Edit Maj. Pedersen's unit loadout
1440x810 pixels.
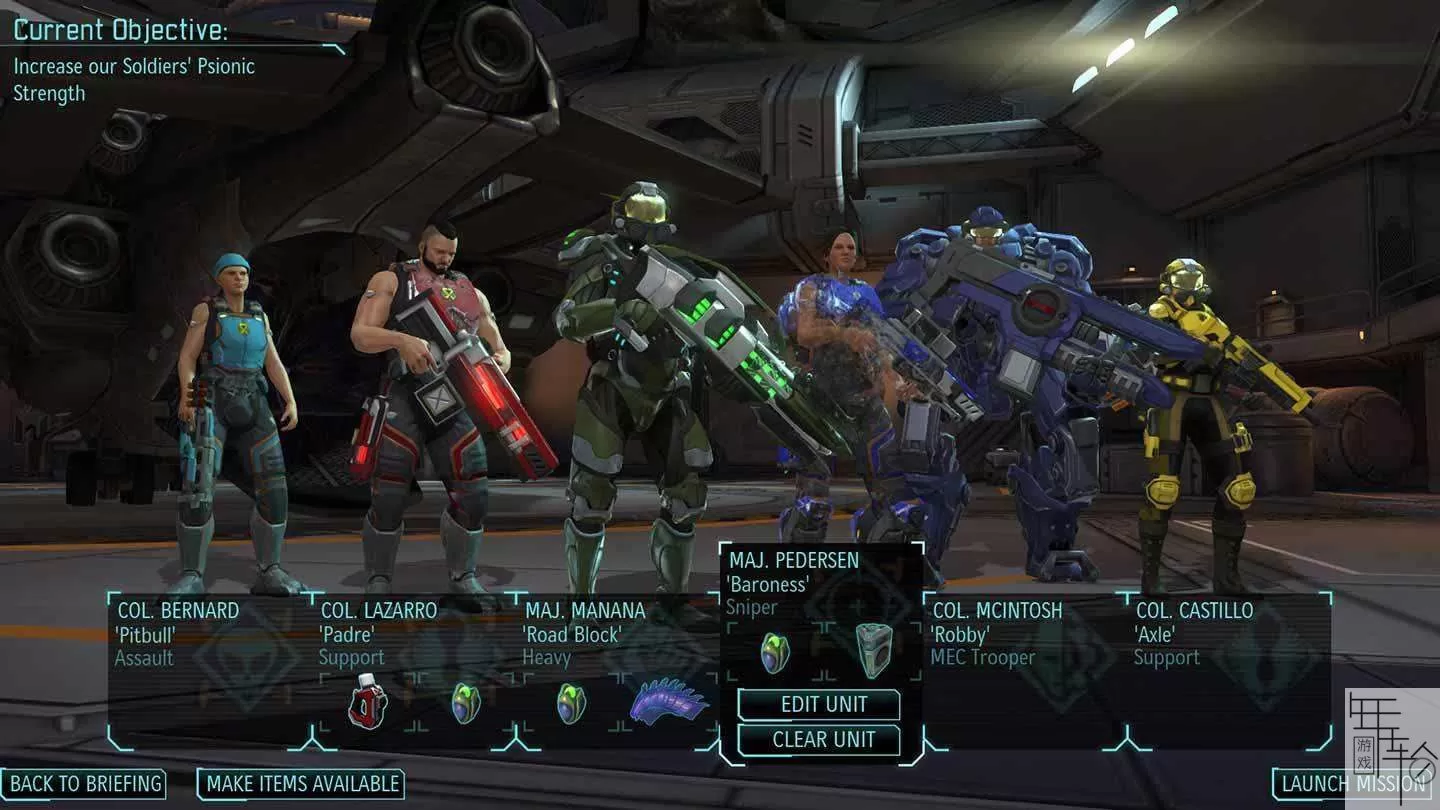(819, 704)
